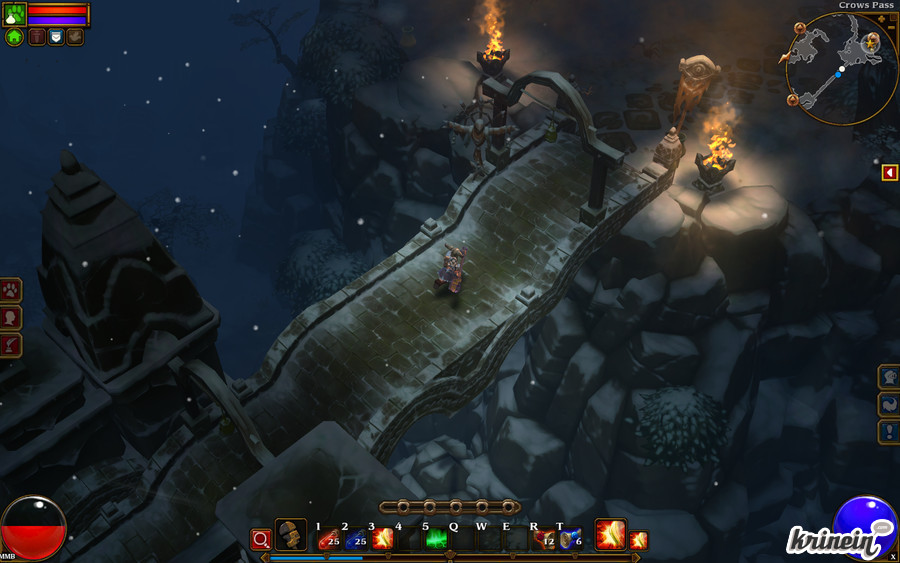The height and width of the screenshot is (563, 900).
Task: Activate the fiery slash skill in slot 3
Action: click(382, 540)
